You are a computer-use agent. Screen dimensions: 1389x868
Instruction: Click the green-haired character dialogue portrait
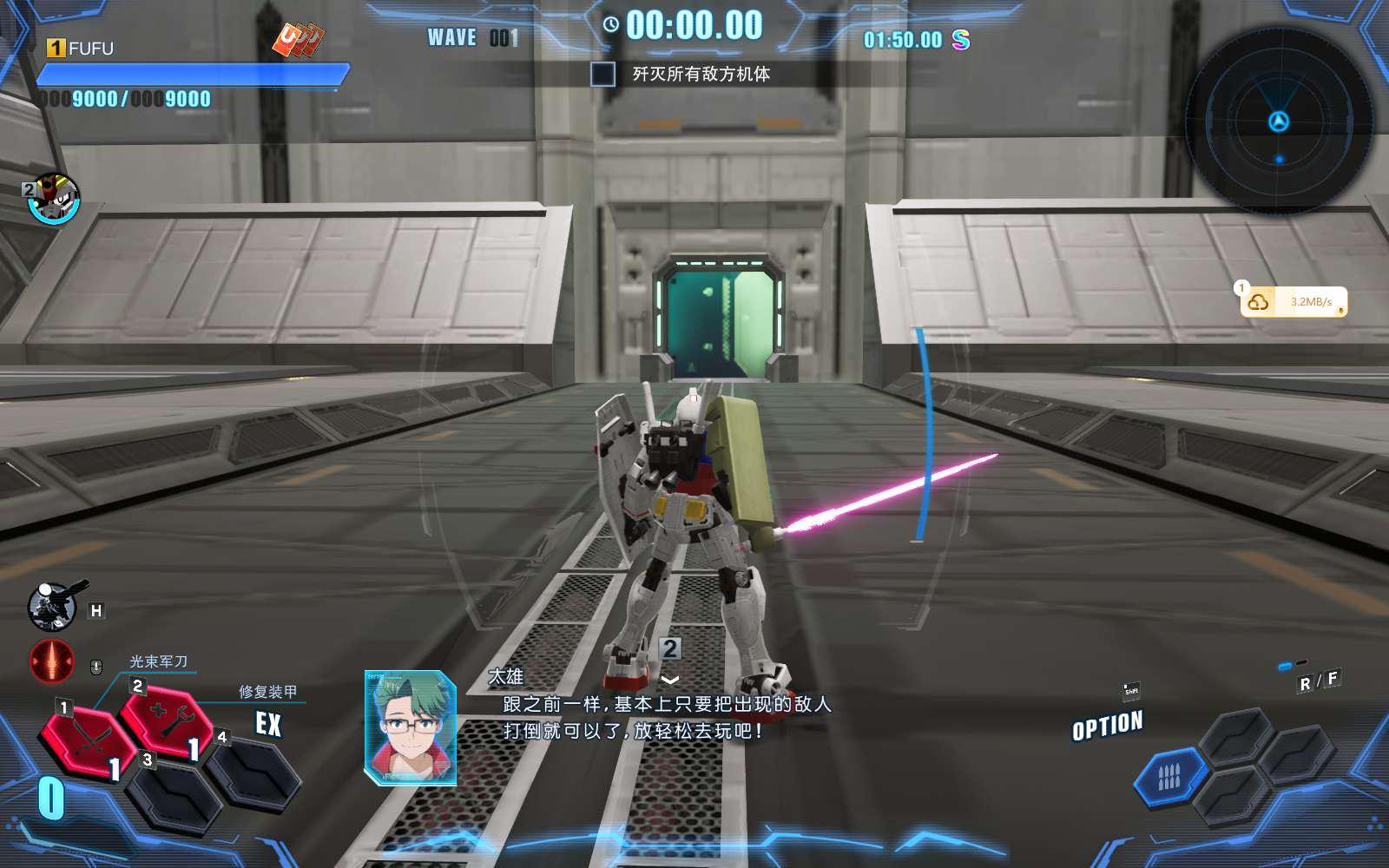(411, 727)
